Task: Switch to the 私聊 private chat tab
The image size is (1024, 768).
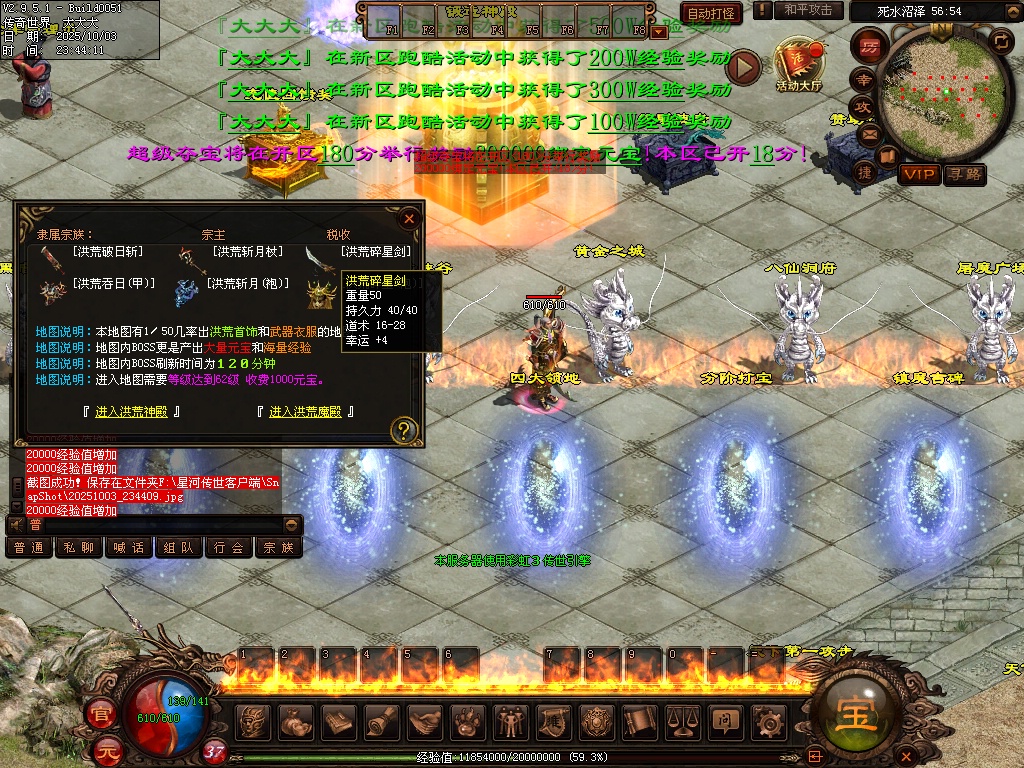Action: tap(79, 548)
